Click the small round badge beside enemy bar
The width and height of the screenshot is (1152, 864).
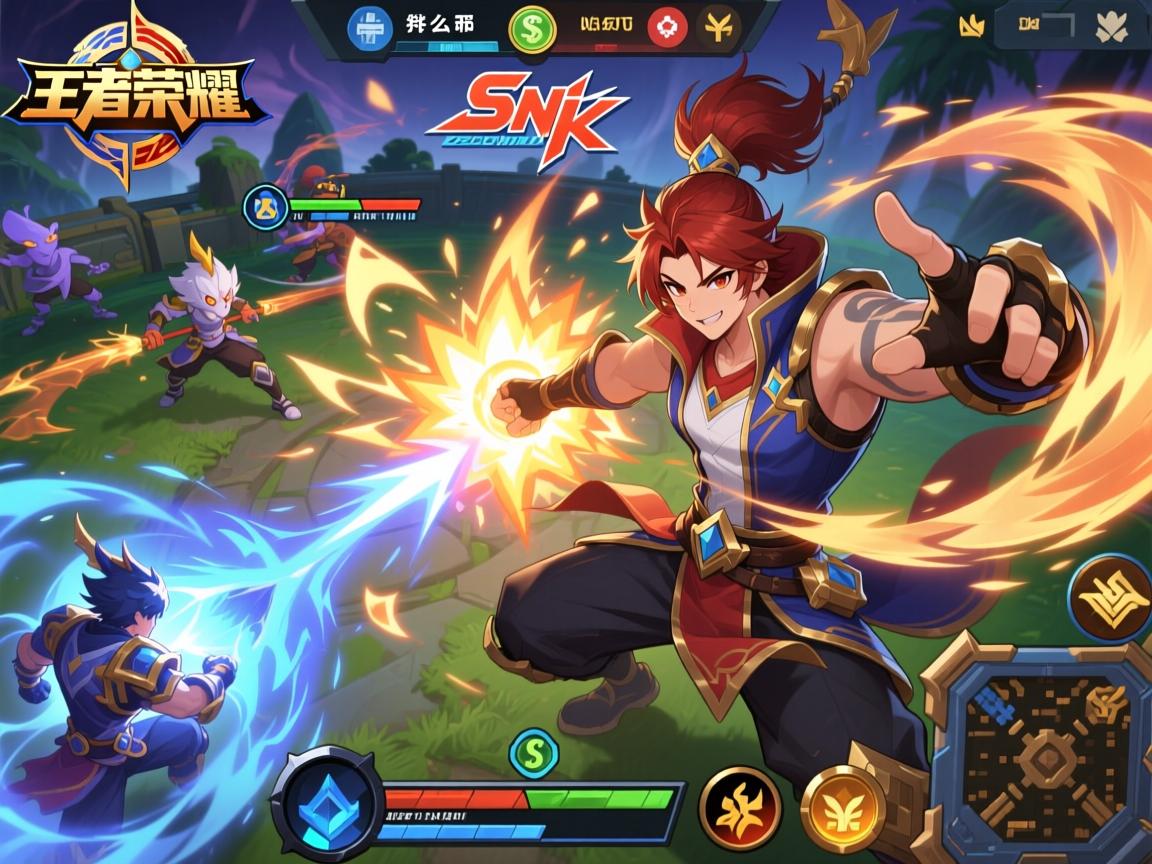click(265, 207)
